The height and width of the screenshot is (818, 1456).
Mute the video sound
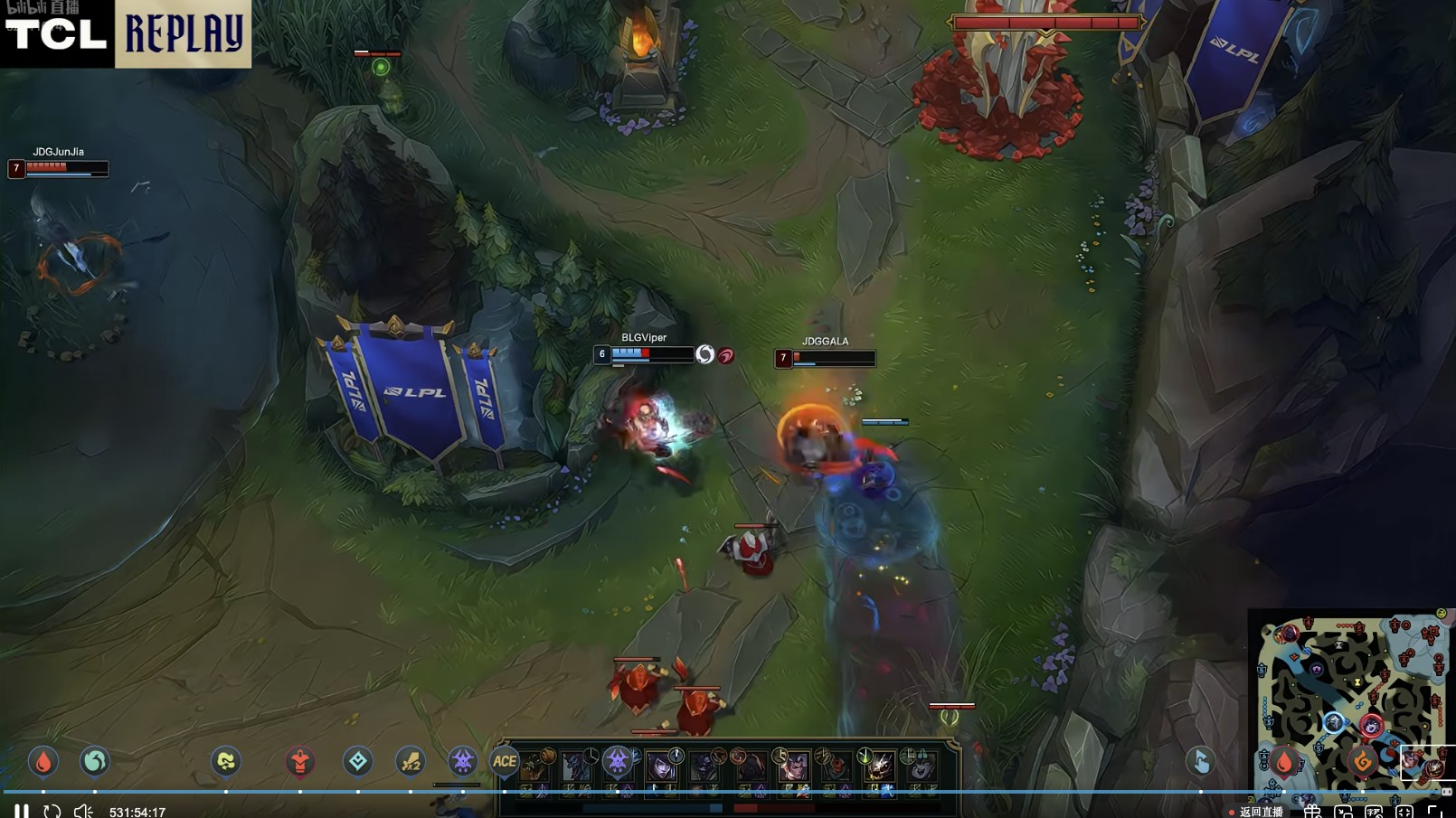tap(83, 811)
